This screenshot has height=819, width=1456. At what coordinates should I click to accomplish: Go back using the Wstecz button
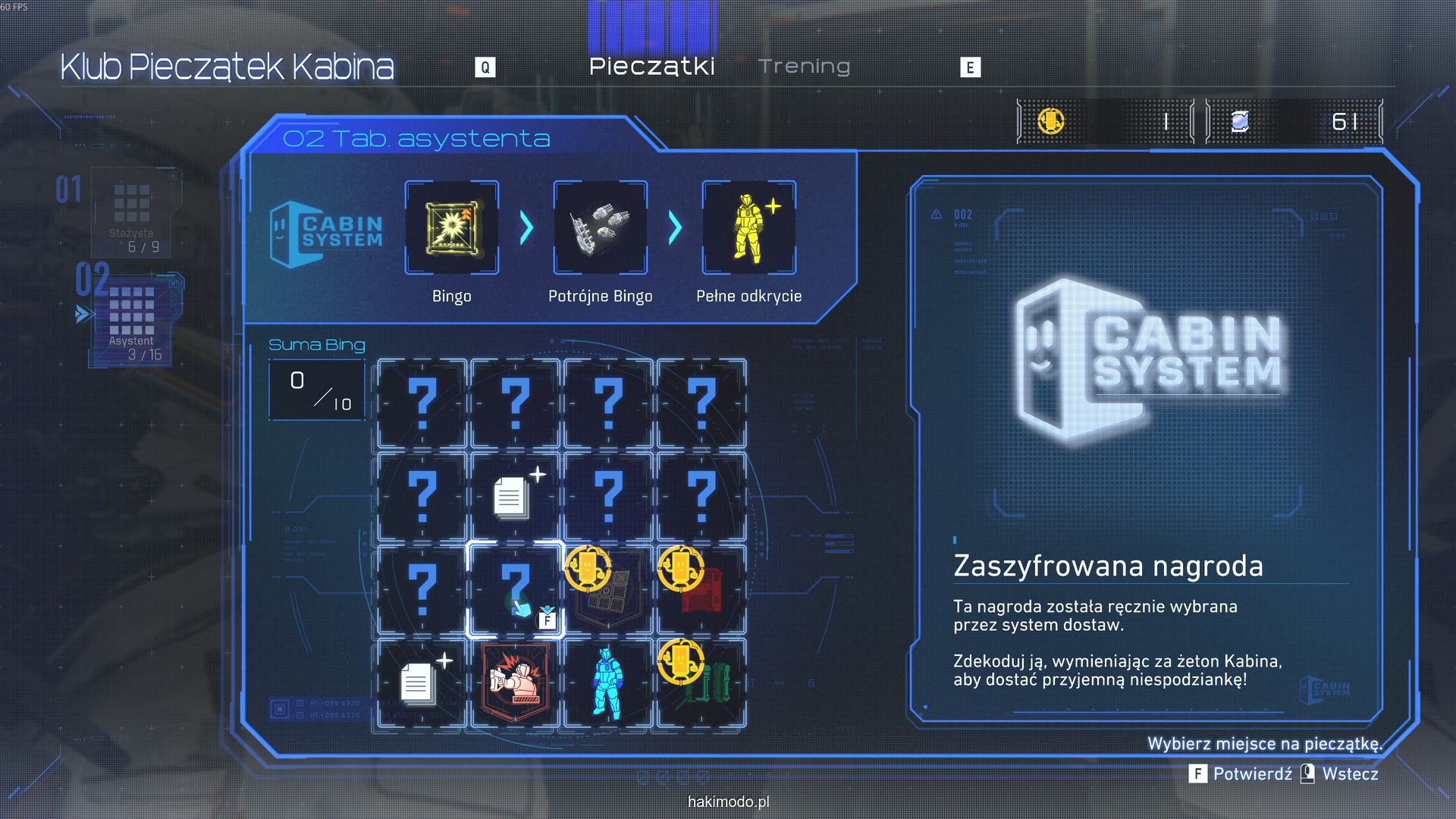coord(1341,773)
